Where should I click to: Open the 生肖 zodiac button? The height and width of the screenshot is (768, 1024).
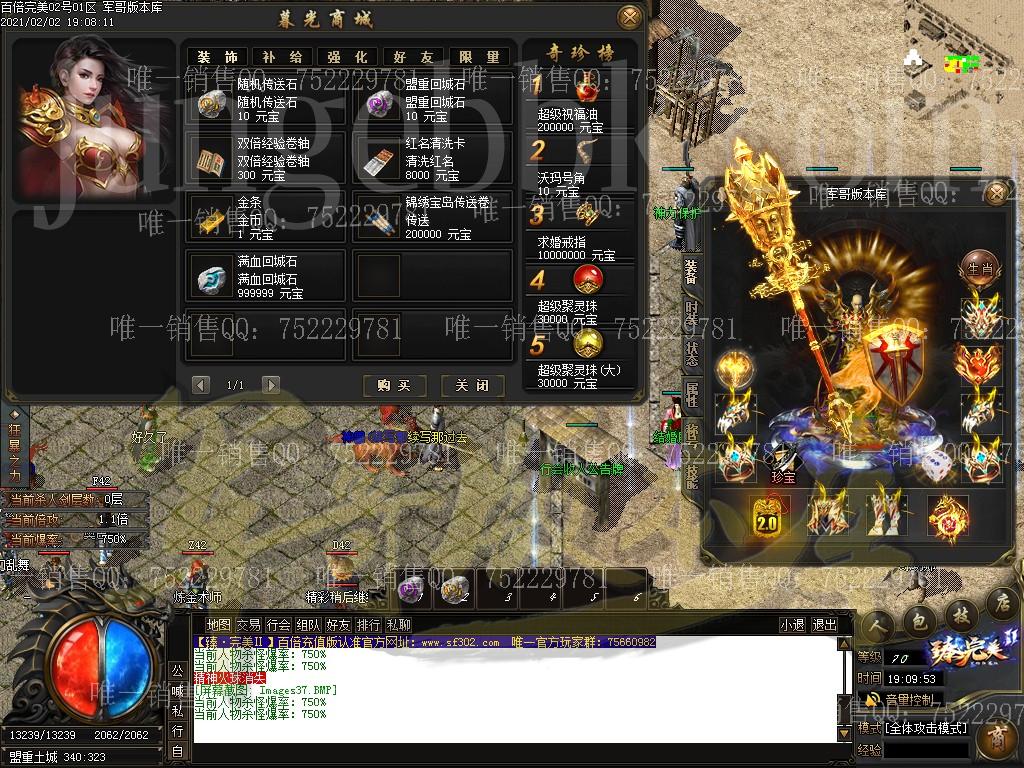pos(978,268)
